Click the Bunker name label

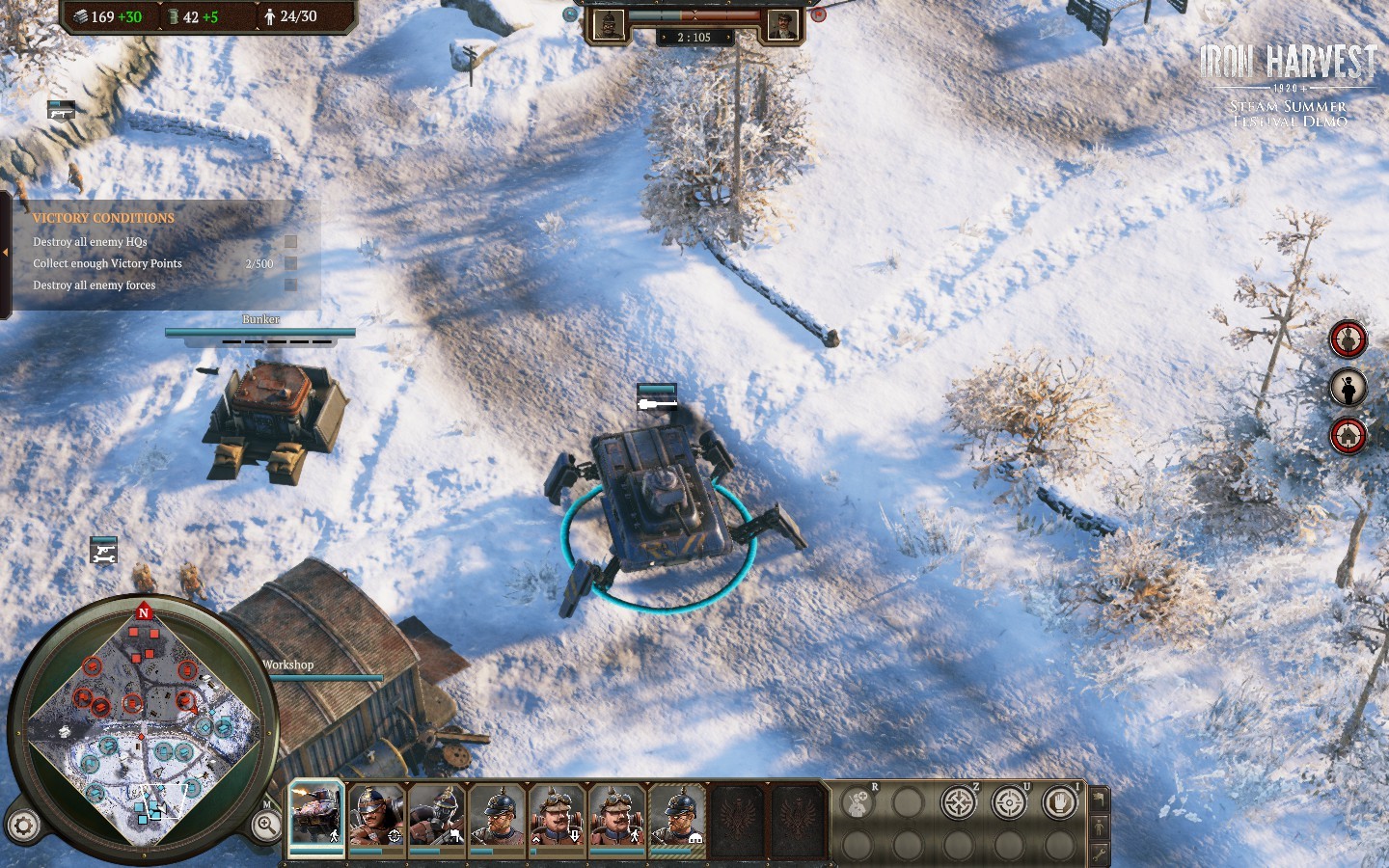point(260,319)
